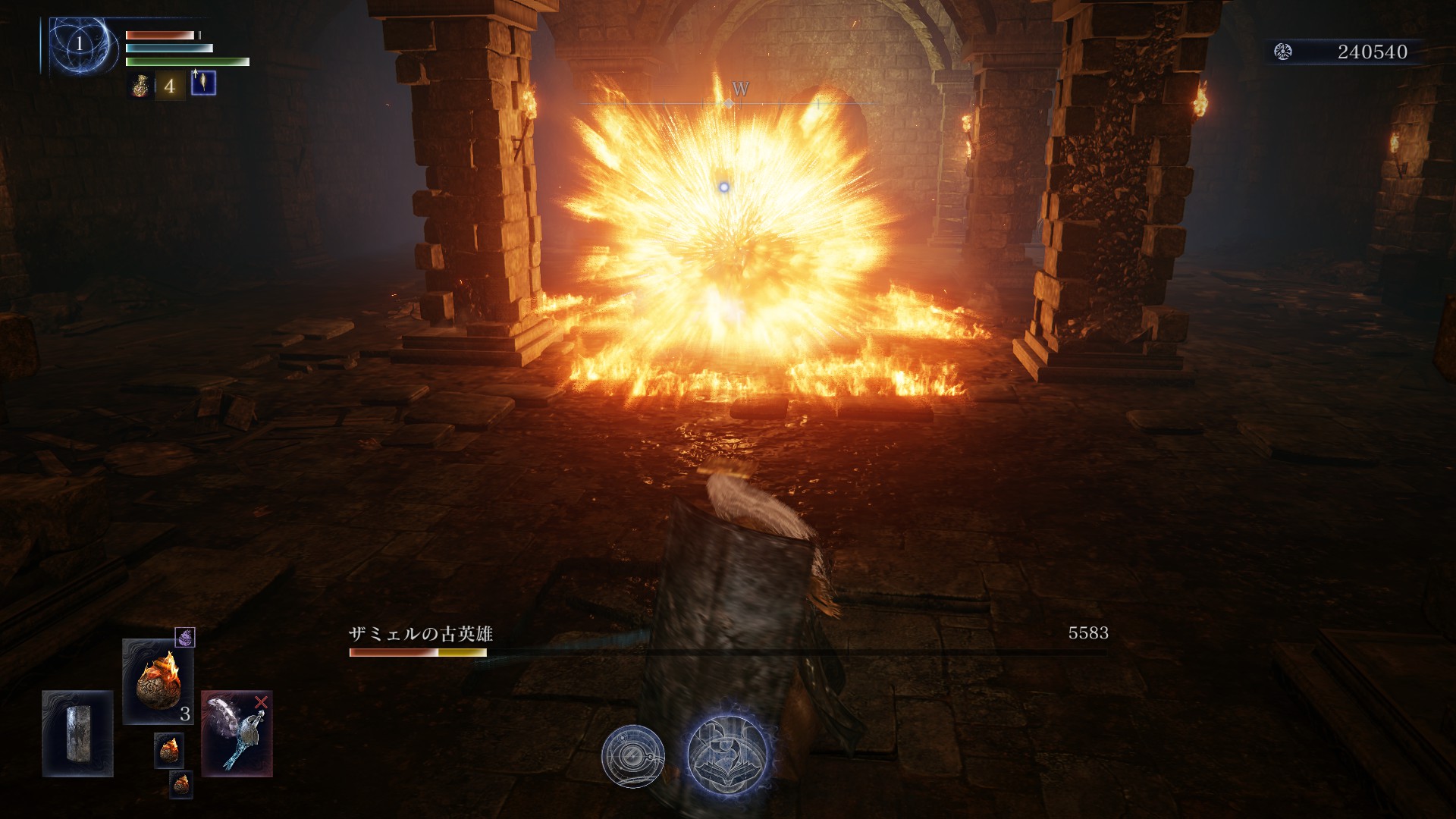Click the golden healing flask icon
This screenshot has height=819, width=1456.
[141, 86]
